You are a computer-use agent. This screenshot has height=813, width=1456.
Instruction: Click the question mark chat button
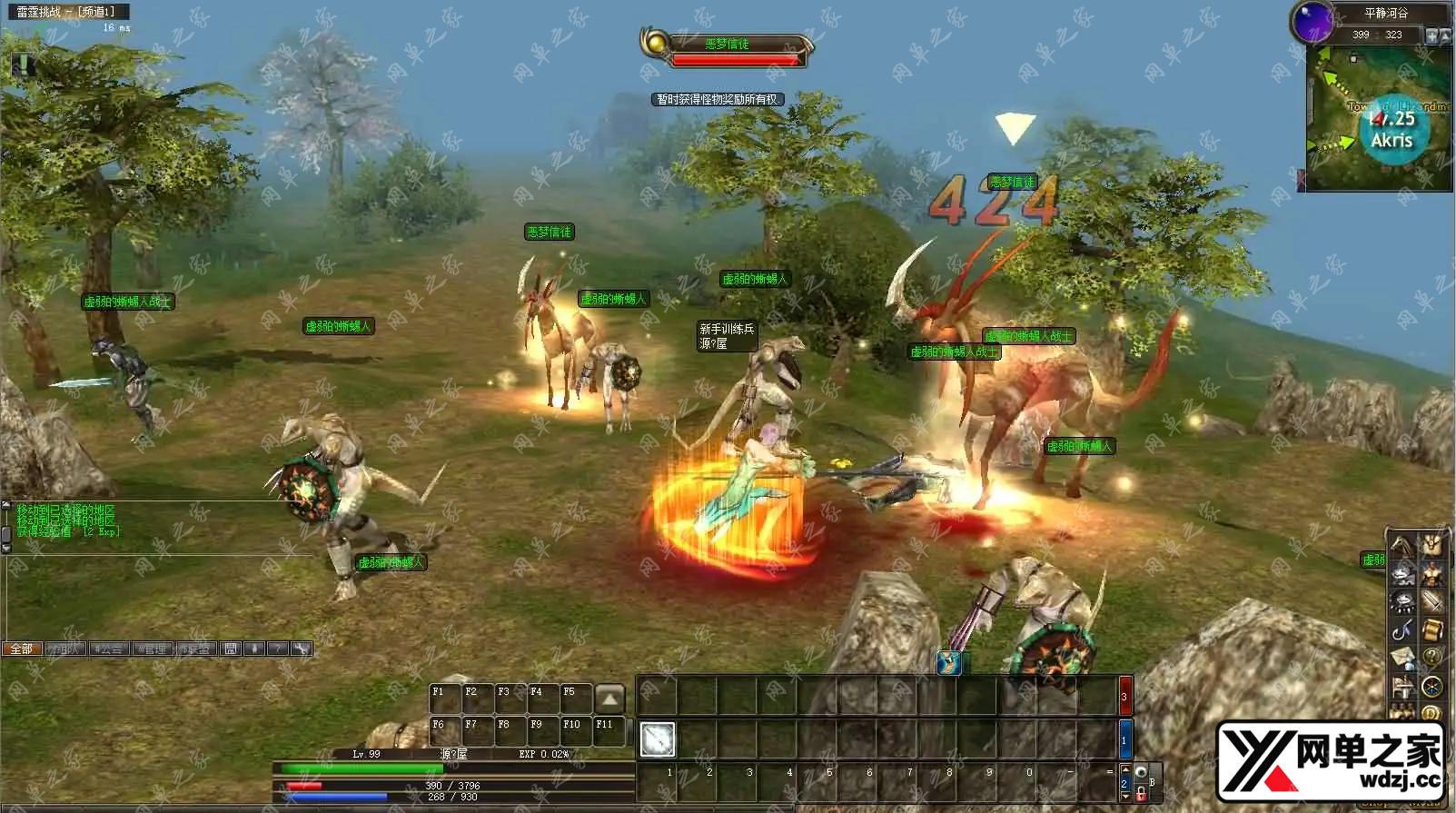pos(278,649)
